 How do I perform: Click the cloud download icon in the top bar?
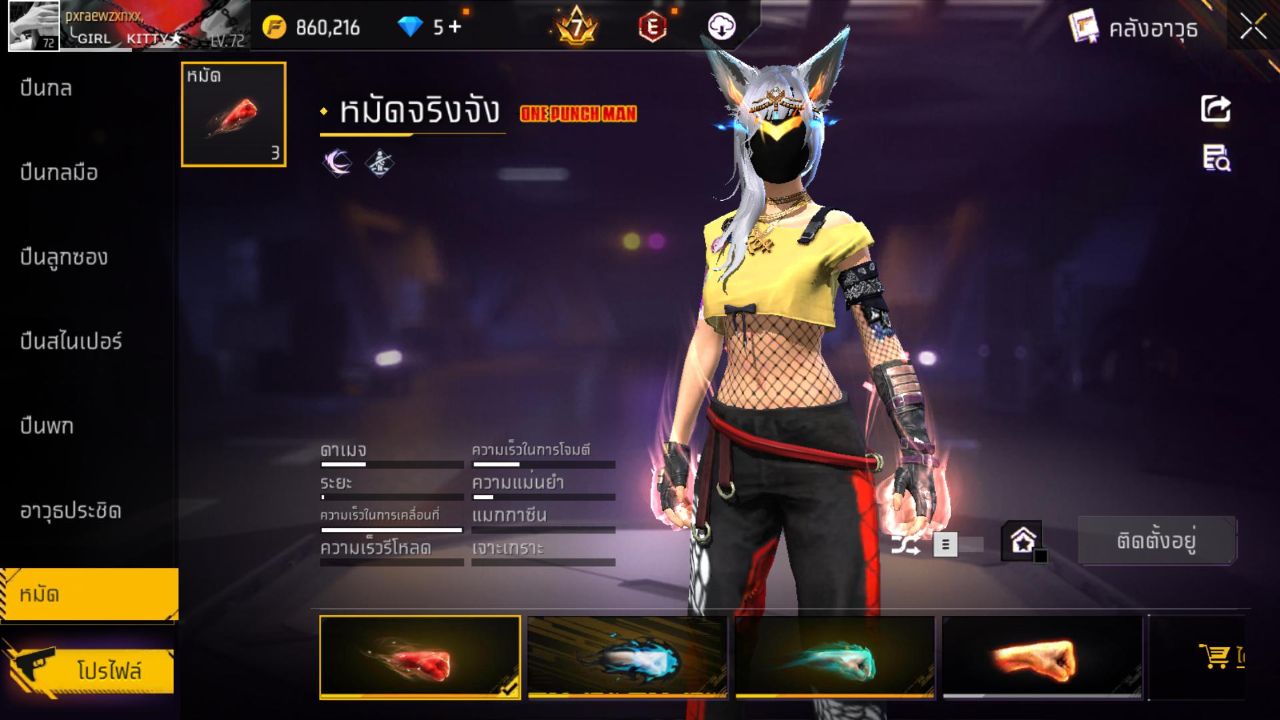pos(721,27)
